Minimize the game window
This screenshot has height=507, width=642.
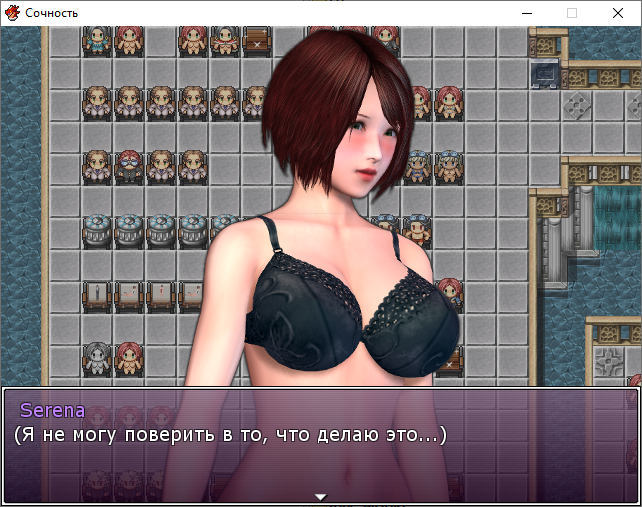(x=526, y=13)
